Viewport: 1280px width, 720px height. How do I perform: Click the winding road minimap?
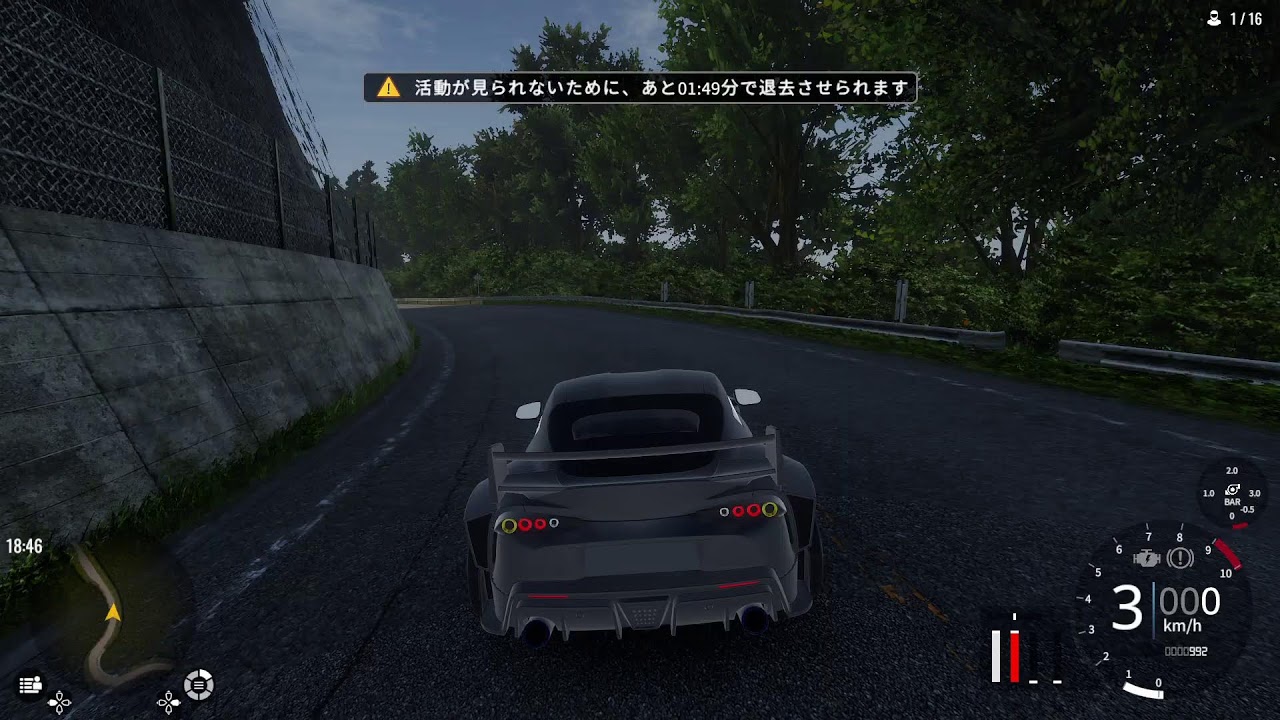click(112, 615)
